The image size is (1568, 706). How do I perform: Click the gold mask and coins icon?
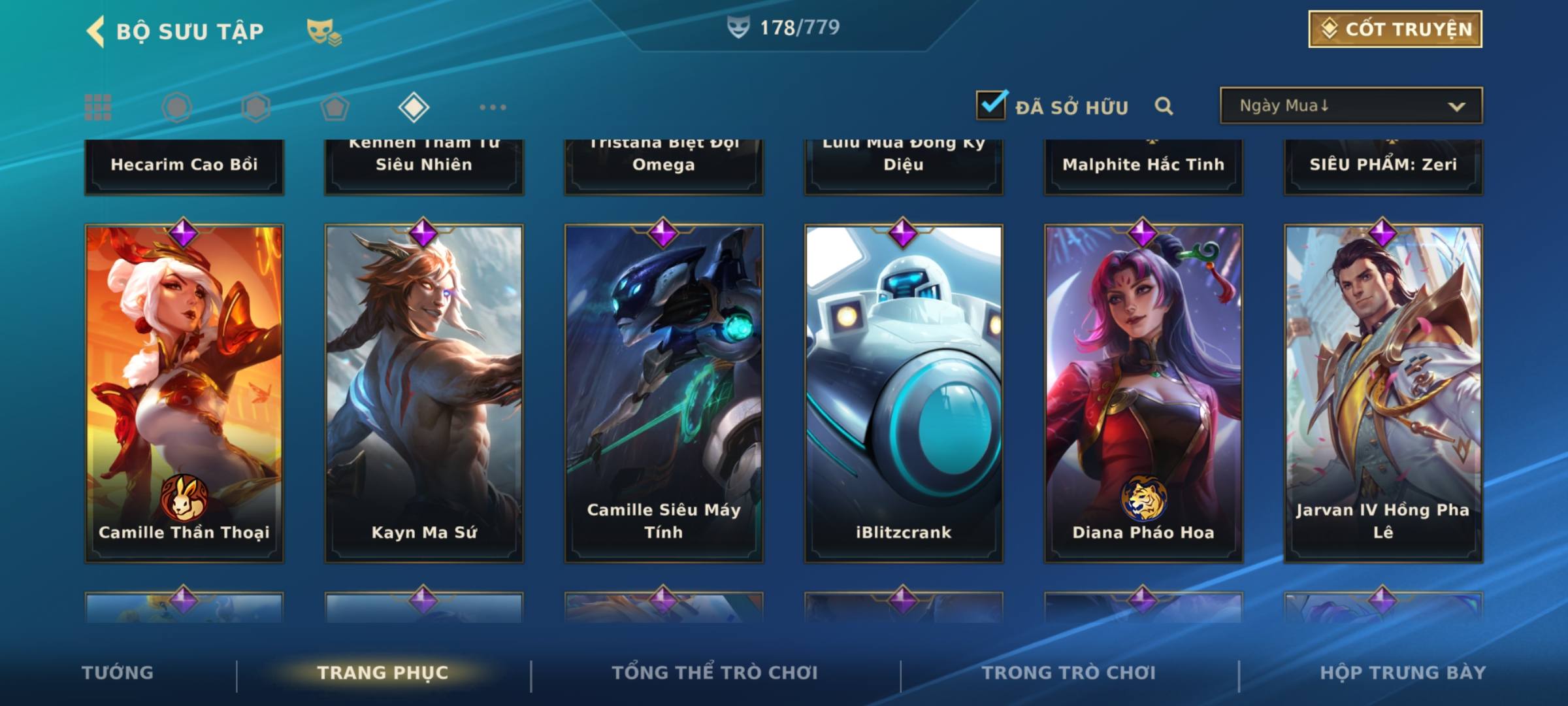tap(324, 31)
